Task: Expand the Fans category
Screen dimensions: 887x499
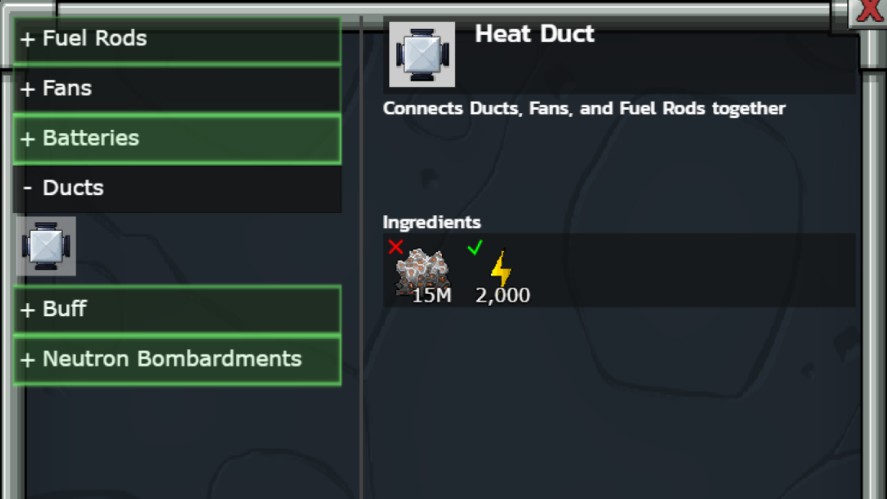Action: pos(177,89)
